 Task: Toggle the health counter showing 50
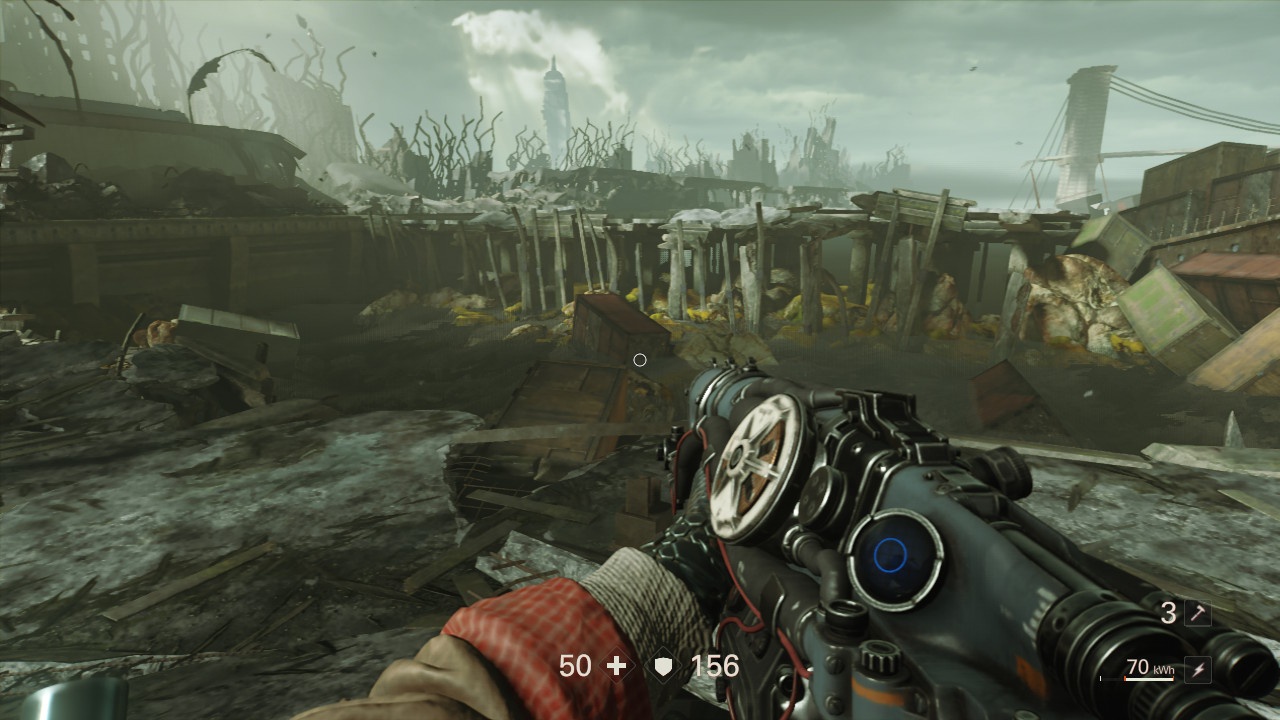click(576, 665)
